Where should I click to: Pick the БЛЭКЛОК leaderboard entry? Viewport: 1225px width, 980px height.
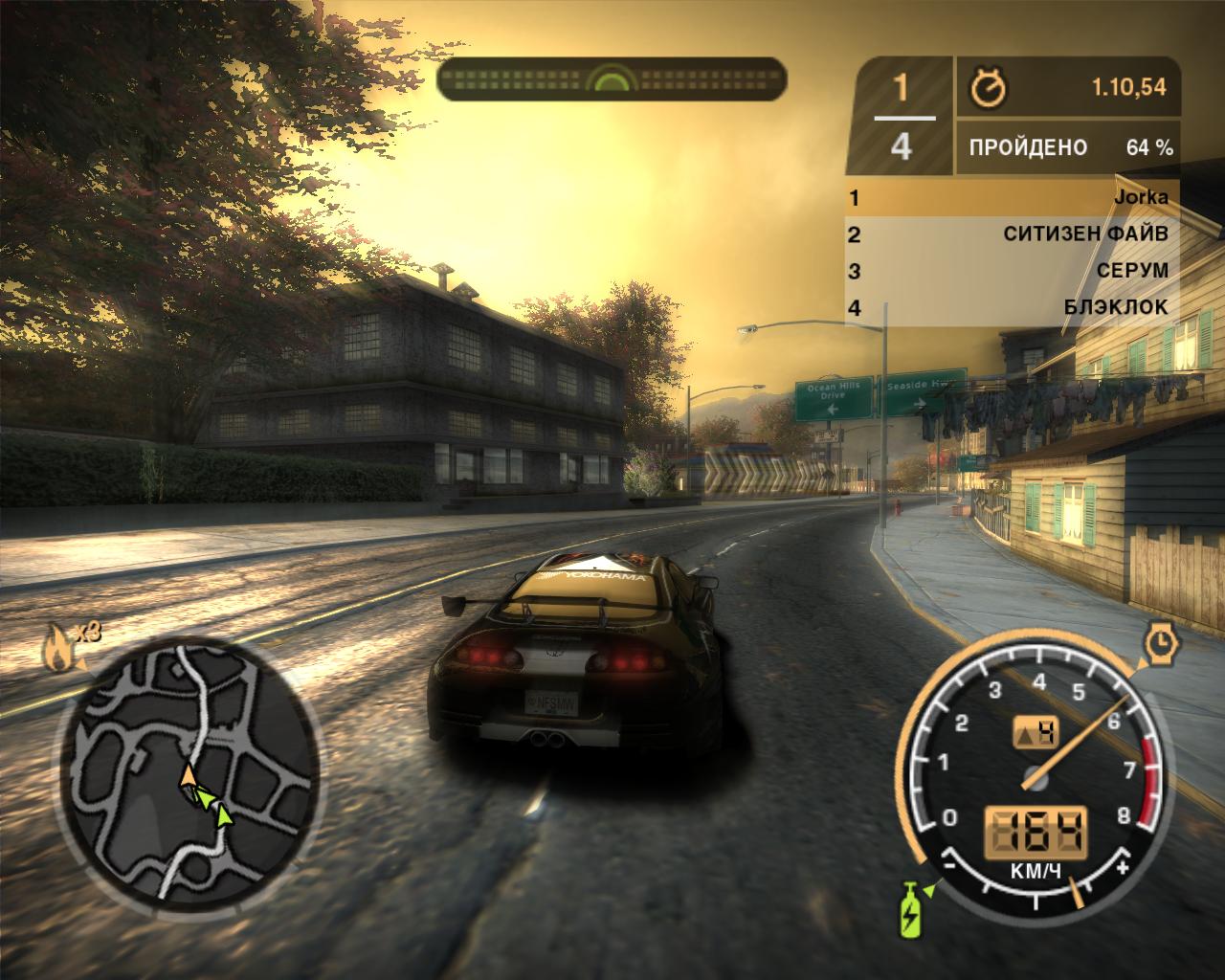1011,307
